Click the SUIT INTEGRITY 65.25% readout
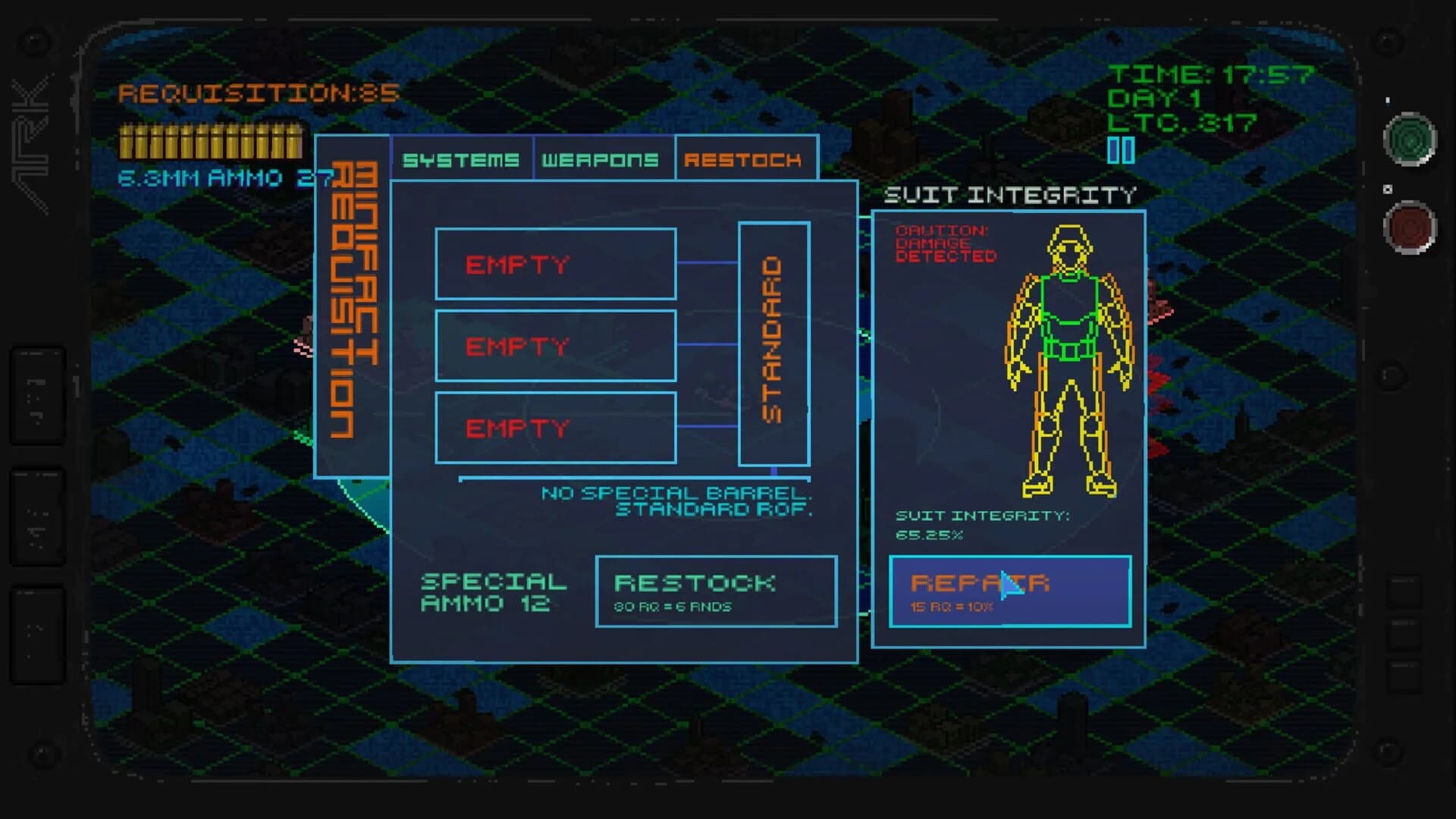The image size is (1456, 819). click(x=980, y=525)
